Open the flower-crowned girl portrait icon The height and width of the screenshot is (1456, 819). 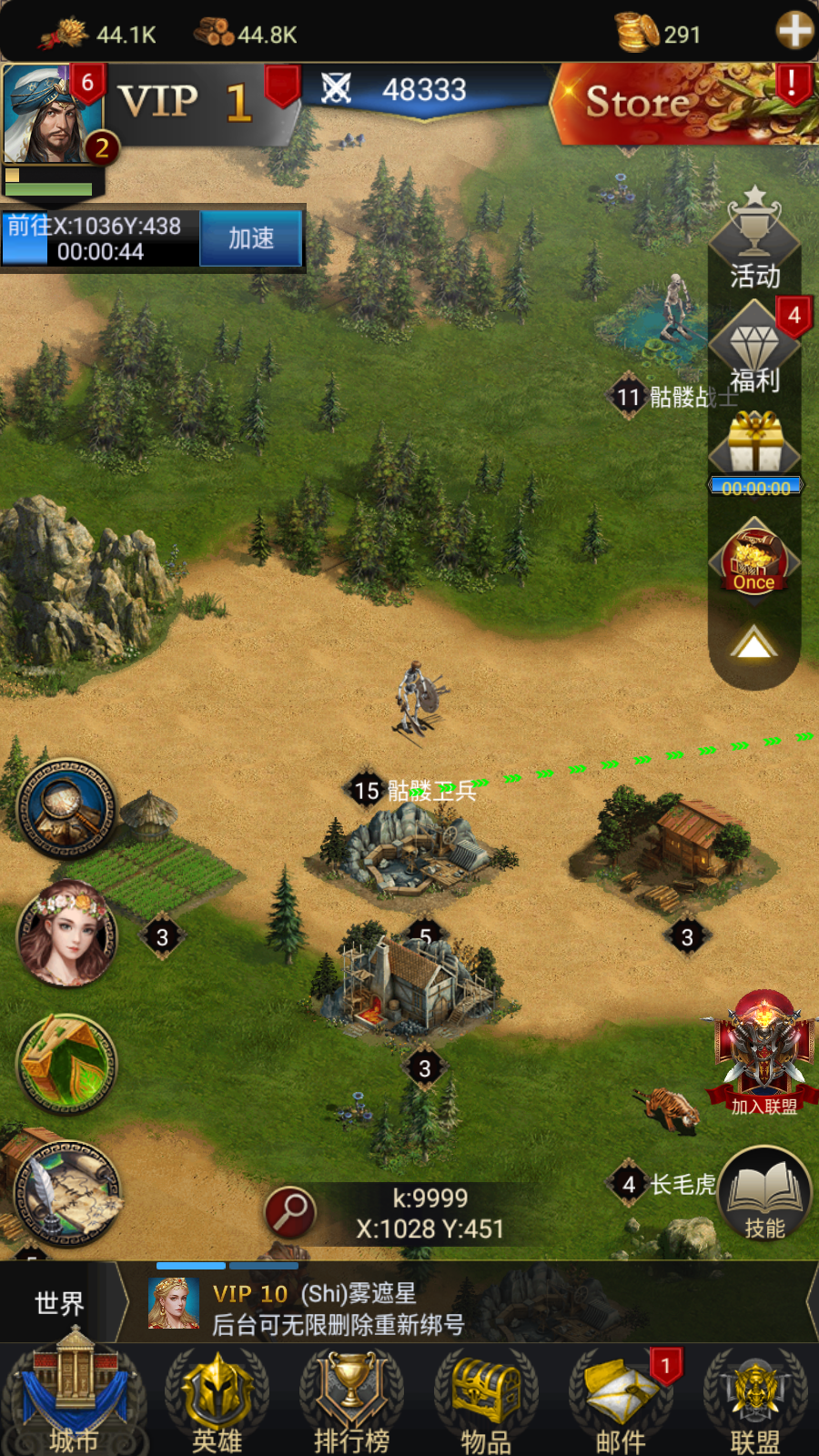66,934
